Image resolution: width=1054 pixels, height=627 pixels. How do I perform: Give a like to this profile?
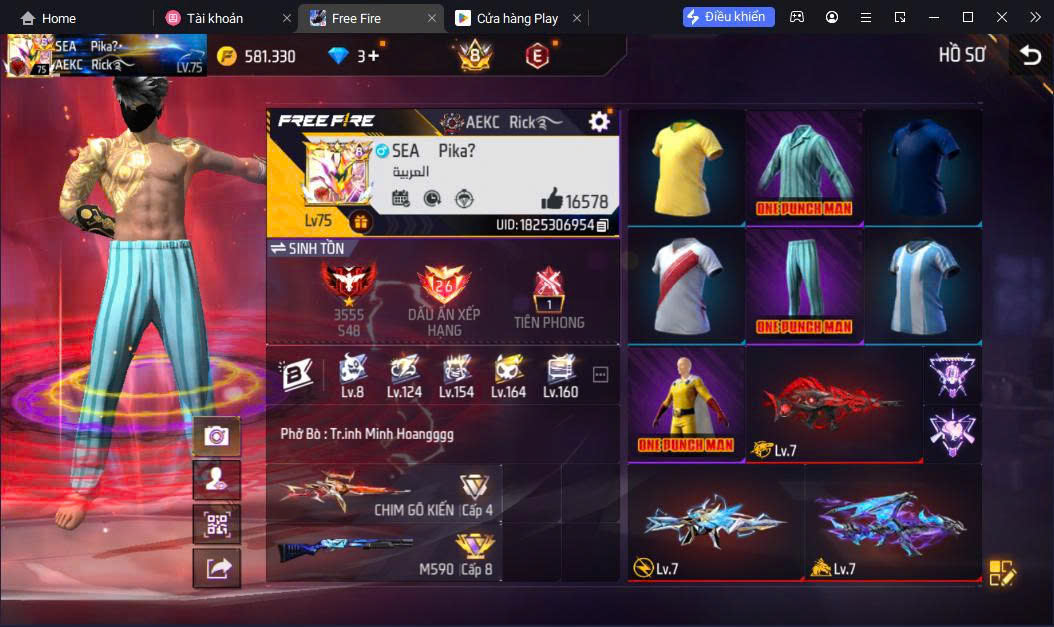(551, 199)
